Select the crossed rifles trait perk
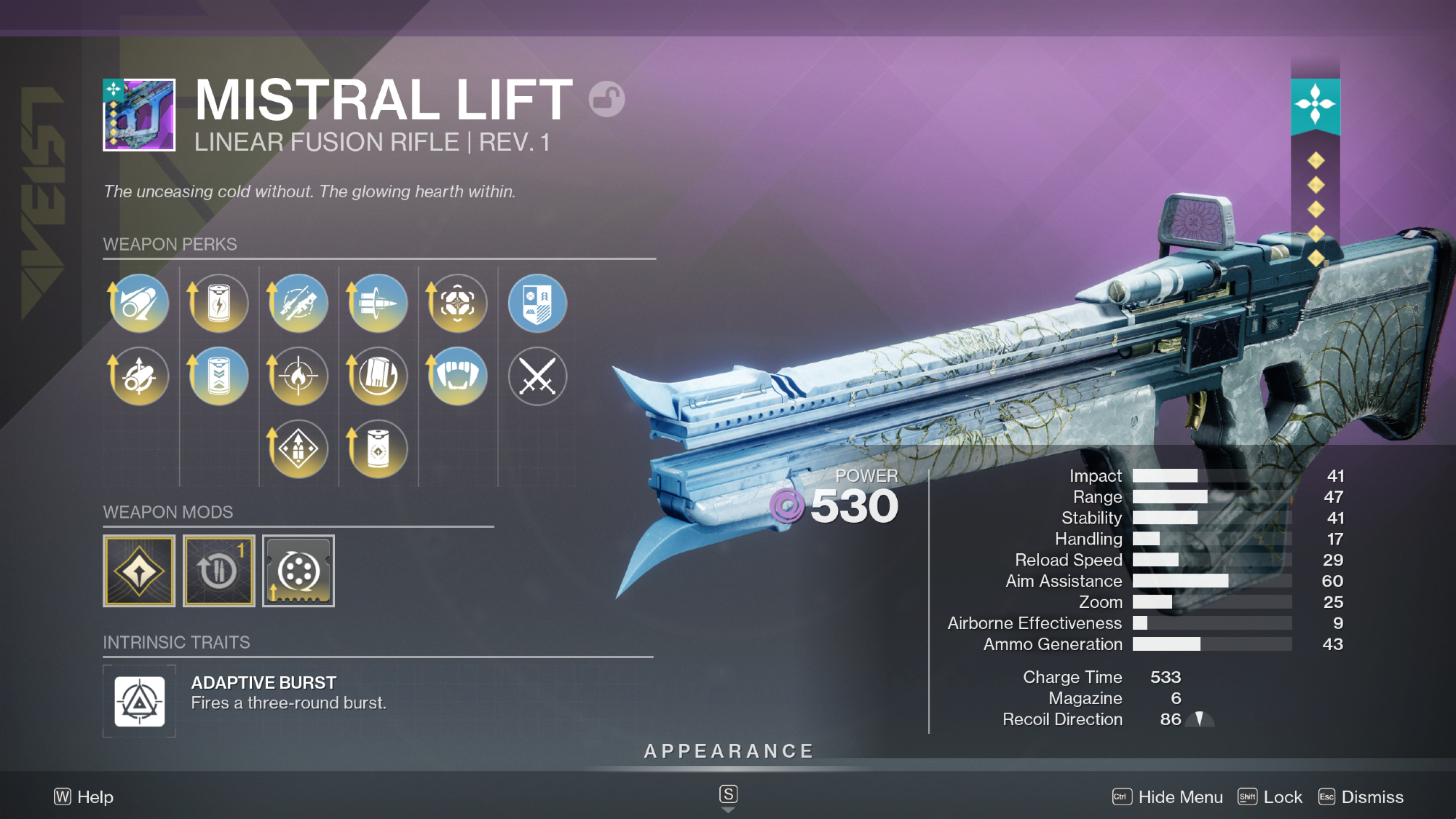The image size is (1456, 819). tap(298, 304)
